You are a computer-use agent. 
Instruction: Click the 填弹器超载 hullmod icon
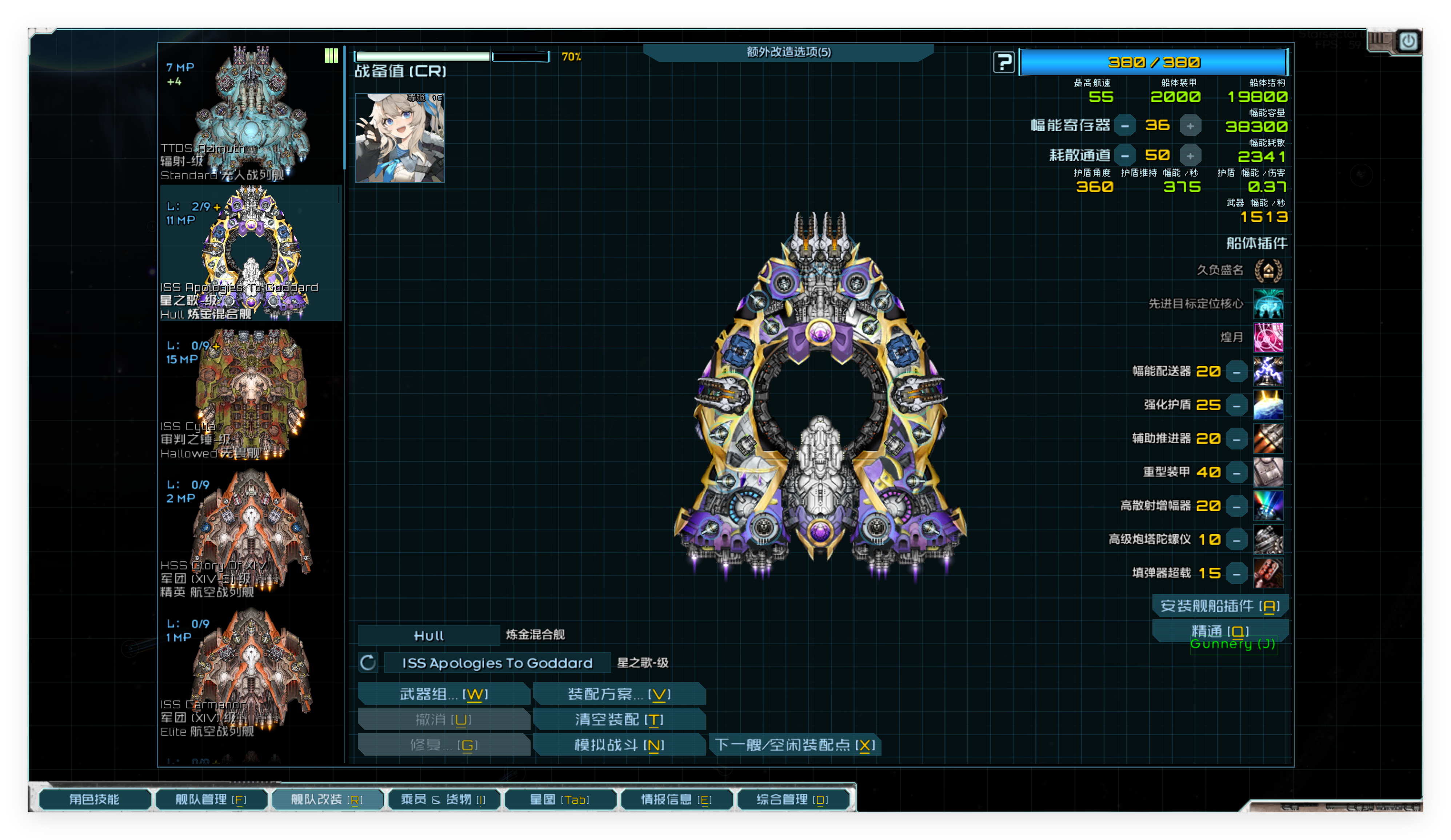[x=1269, y=572]
